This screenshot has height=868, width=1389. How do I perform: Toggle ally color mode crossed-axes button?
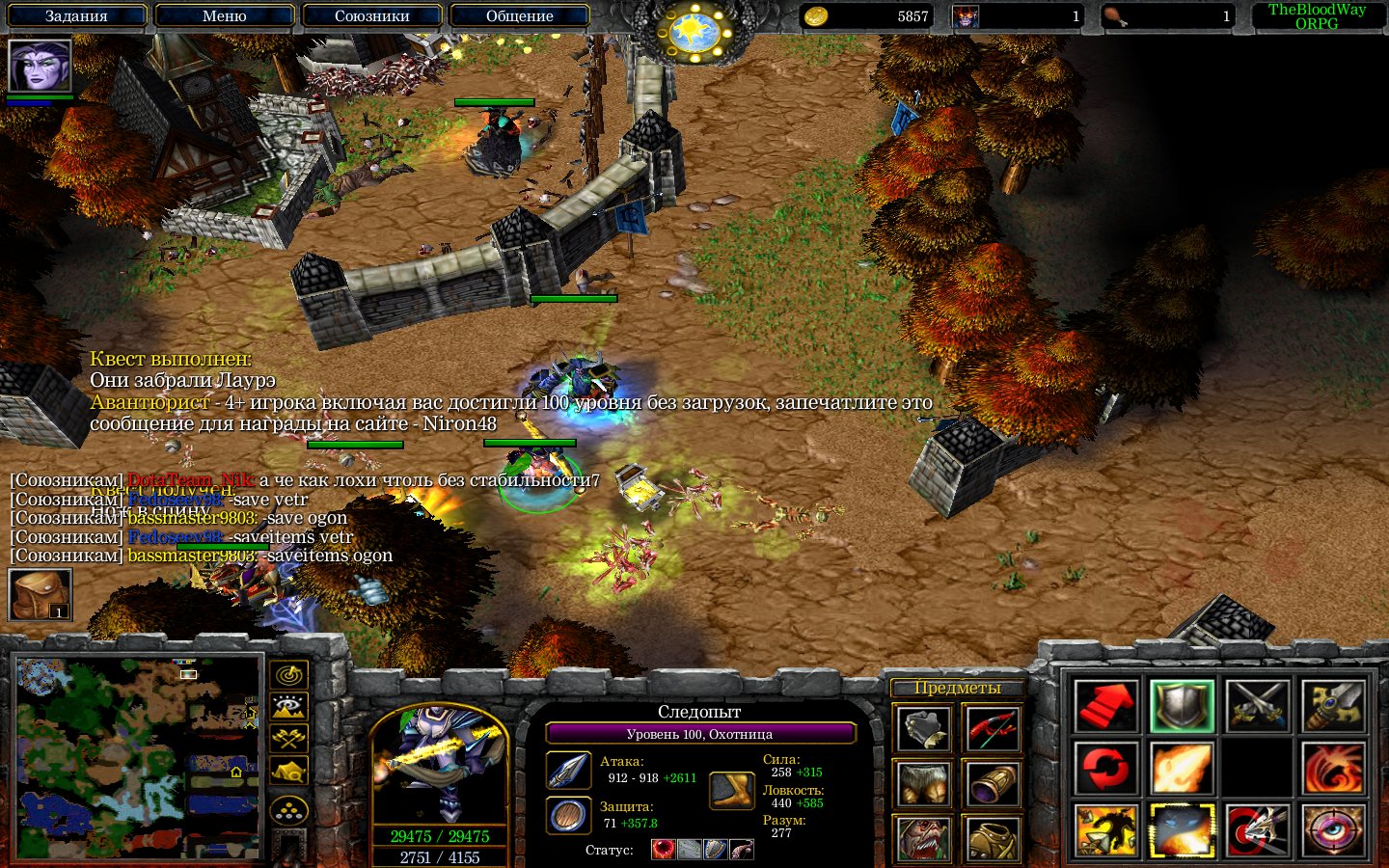[289, 739]
